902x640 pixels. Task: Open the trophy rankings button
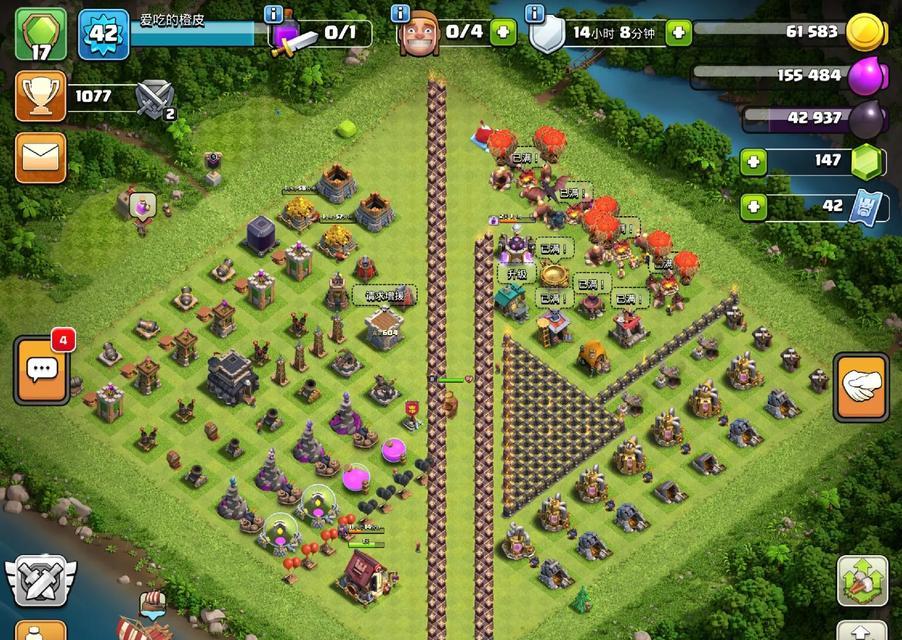click(40, 97)
